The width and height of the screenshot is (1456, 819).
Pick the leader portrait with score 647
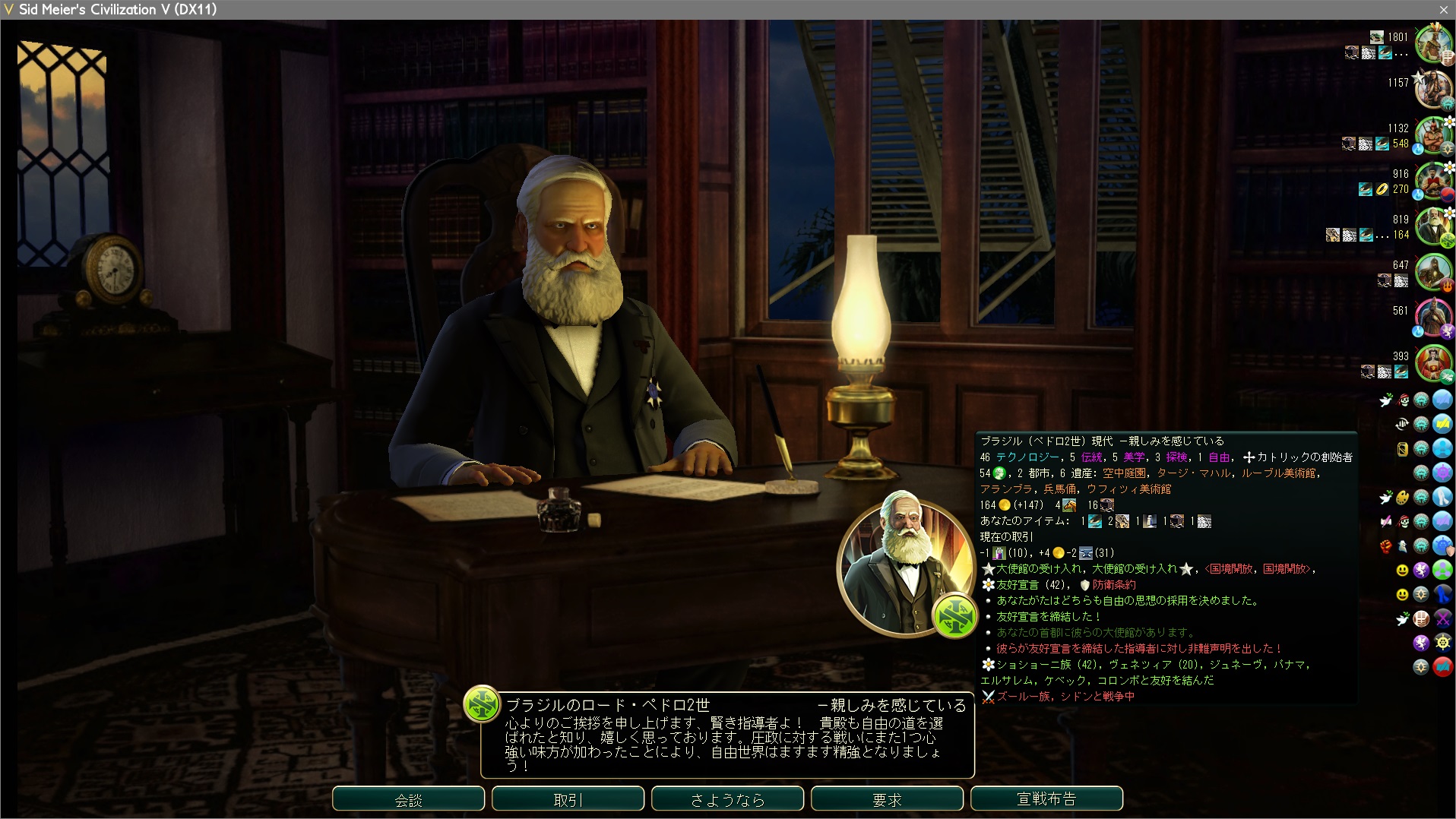coord(1432,271)
